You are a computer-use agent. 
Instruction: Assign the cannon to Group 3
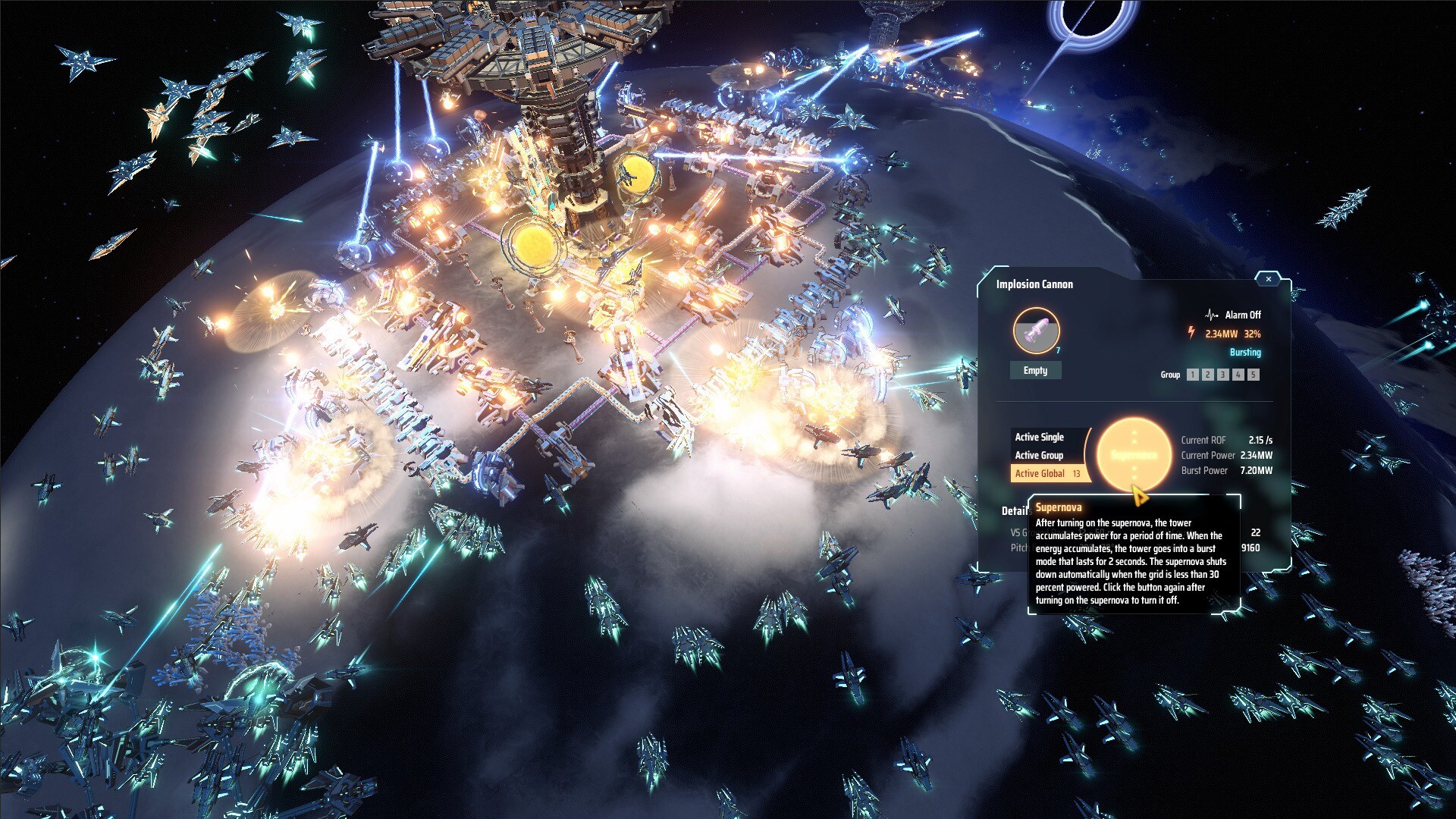coord(1222,375)
